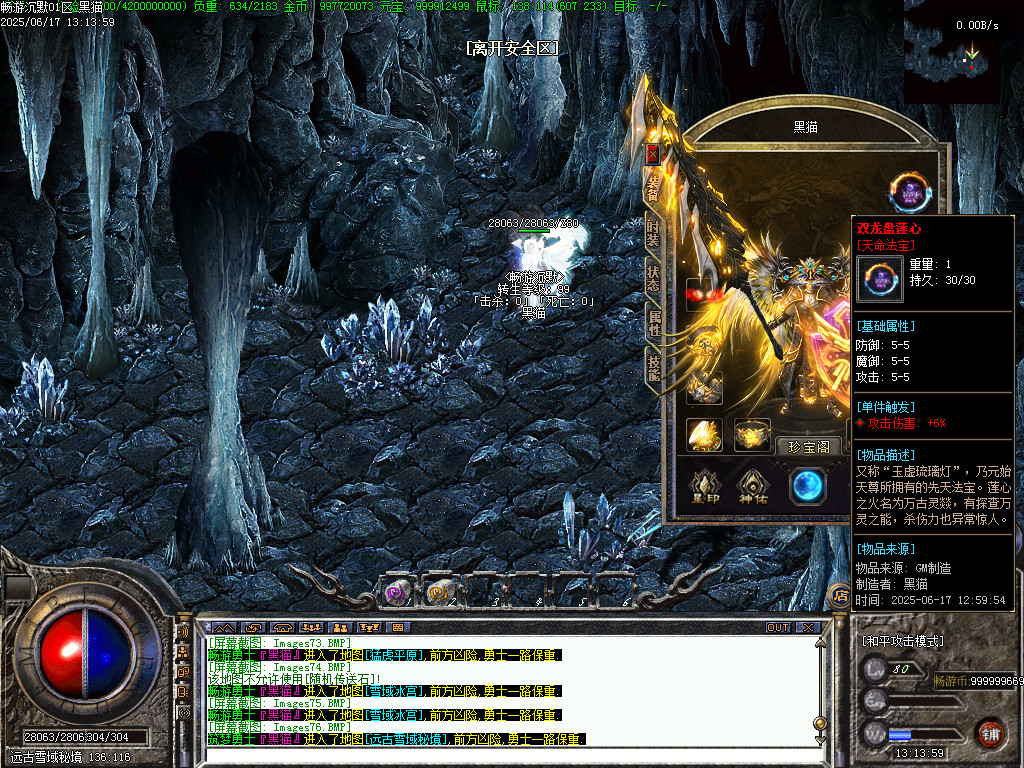The width and height of the screenshot is (1024, 768).
Task: Switch to the 技能 skills tab
Action: point(652,366)
